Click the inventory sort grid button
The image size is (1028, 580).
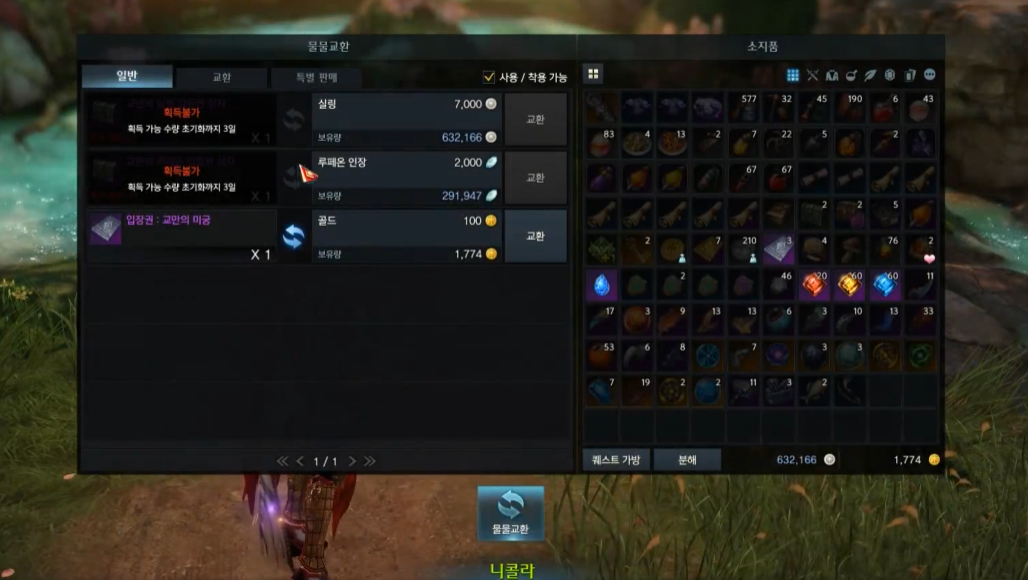[x=593, y=74]
